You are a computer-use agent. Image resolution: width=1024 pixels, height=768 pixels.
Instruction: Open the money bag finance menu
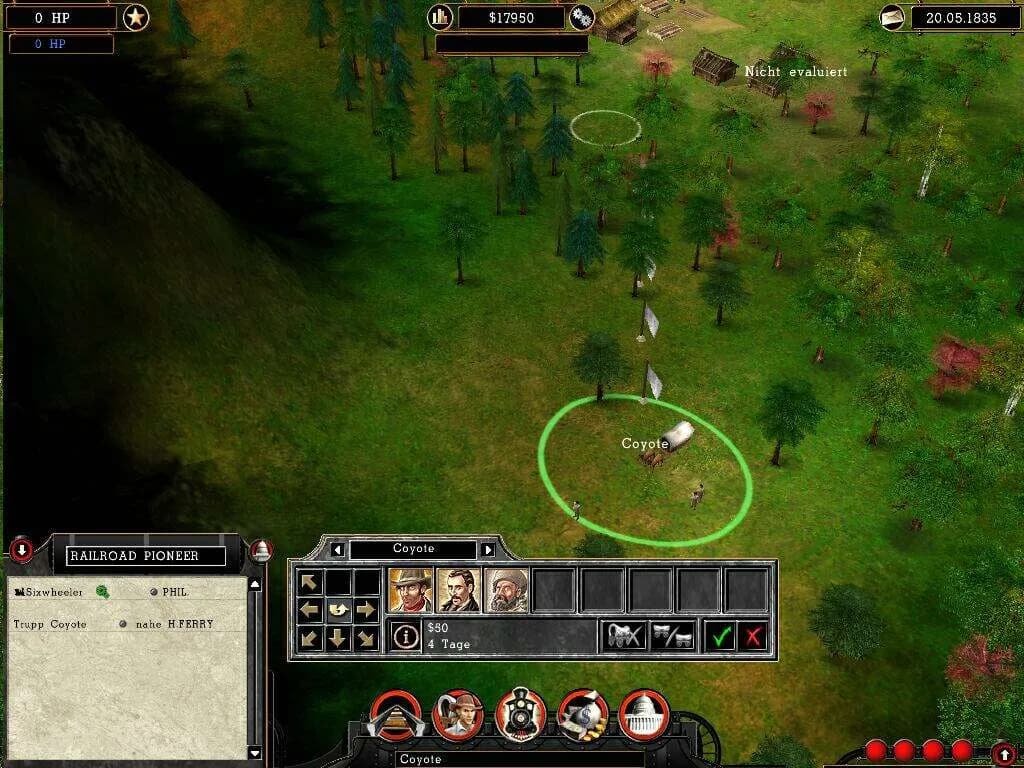pos(582,714)
